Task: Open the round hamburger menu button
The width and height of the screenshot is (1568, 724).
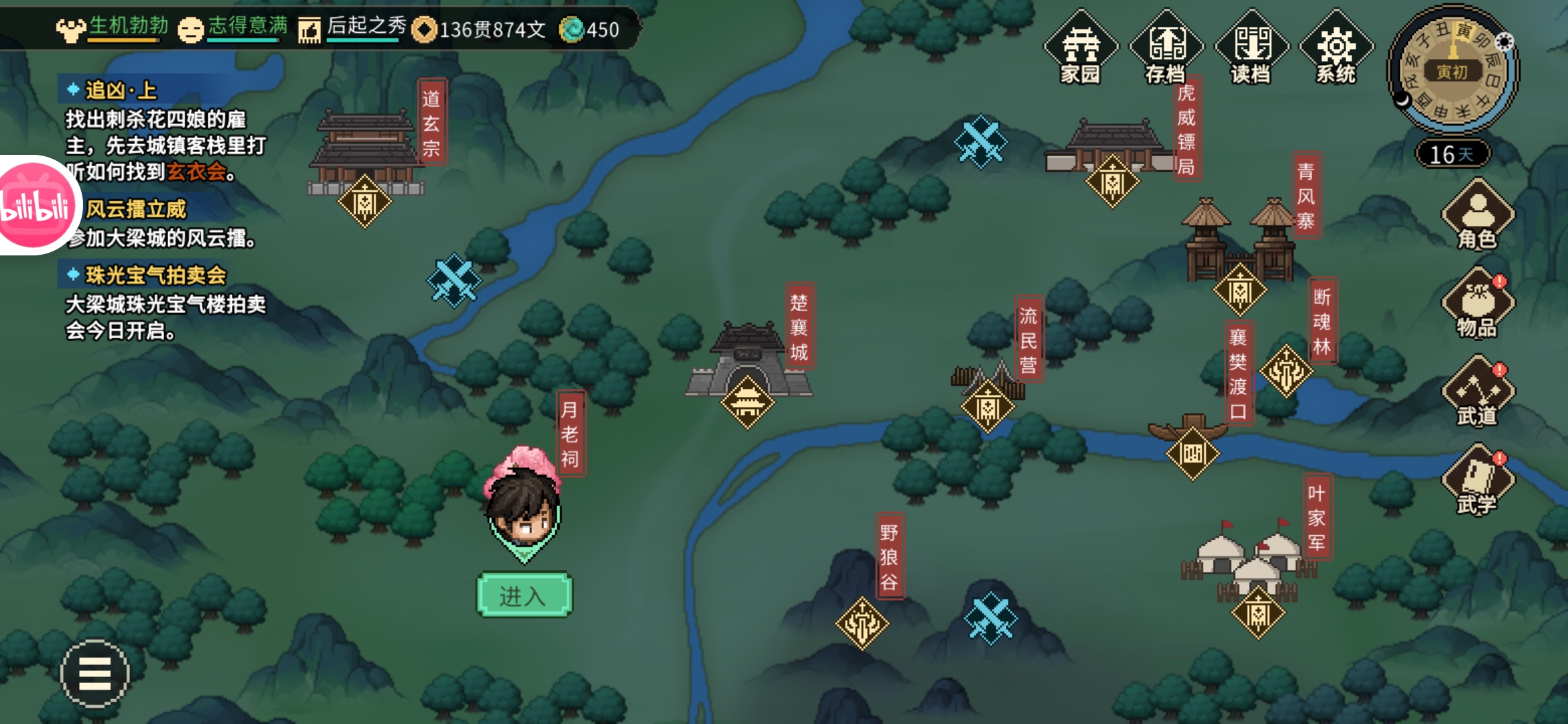Action: [94, 673]
